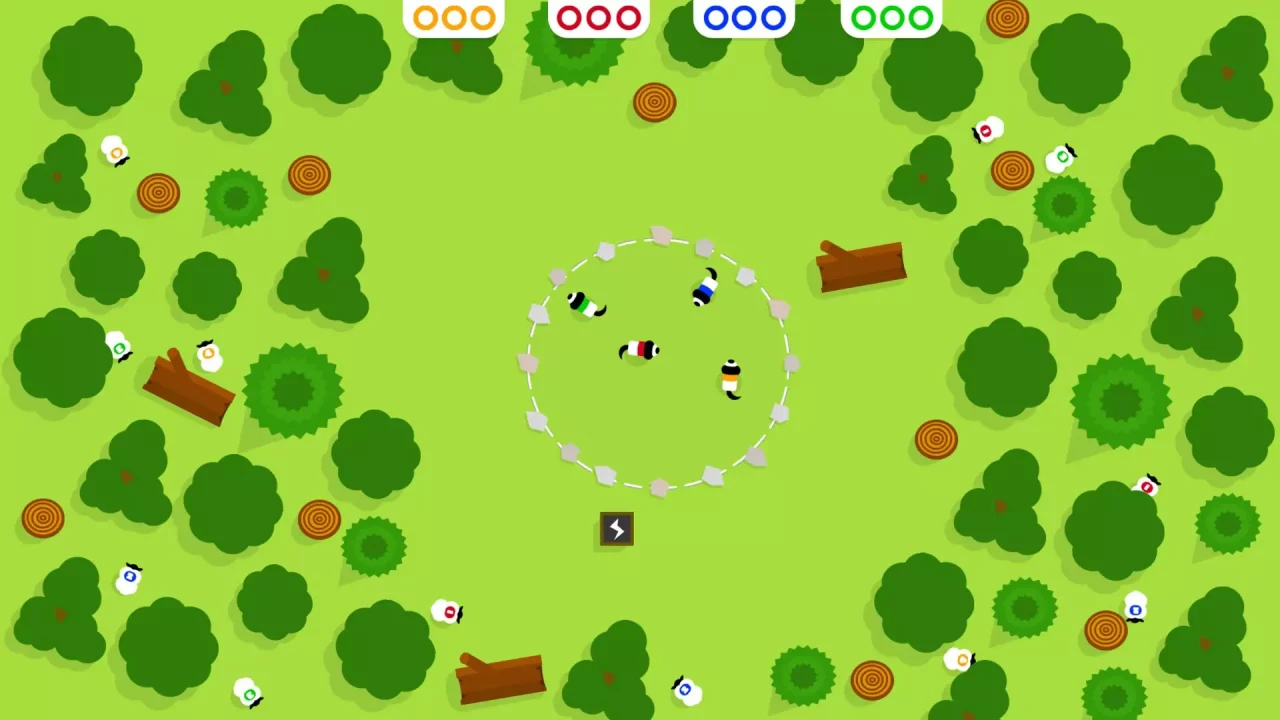The width and height of the screenshot is (1280, 720).
Task: Collect the lightning bolt power-up tile
Action: point(615,530)
